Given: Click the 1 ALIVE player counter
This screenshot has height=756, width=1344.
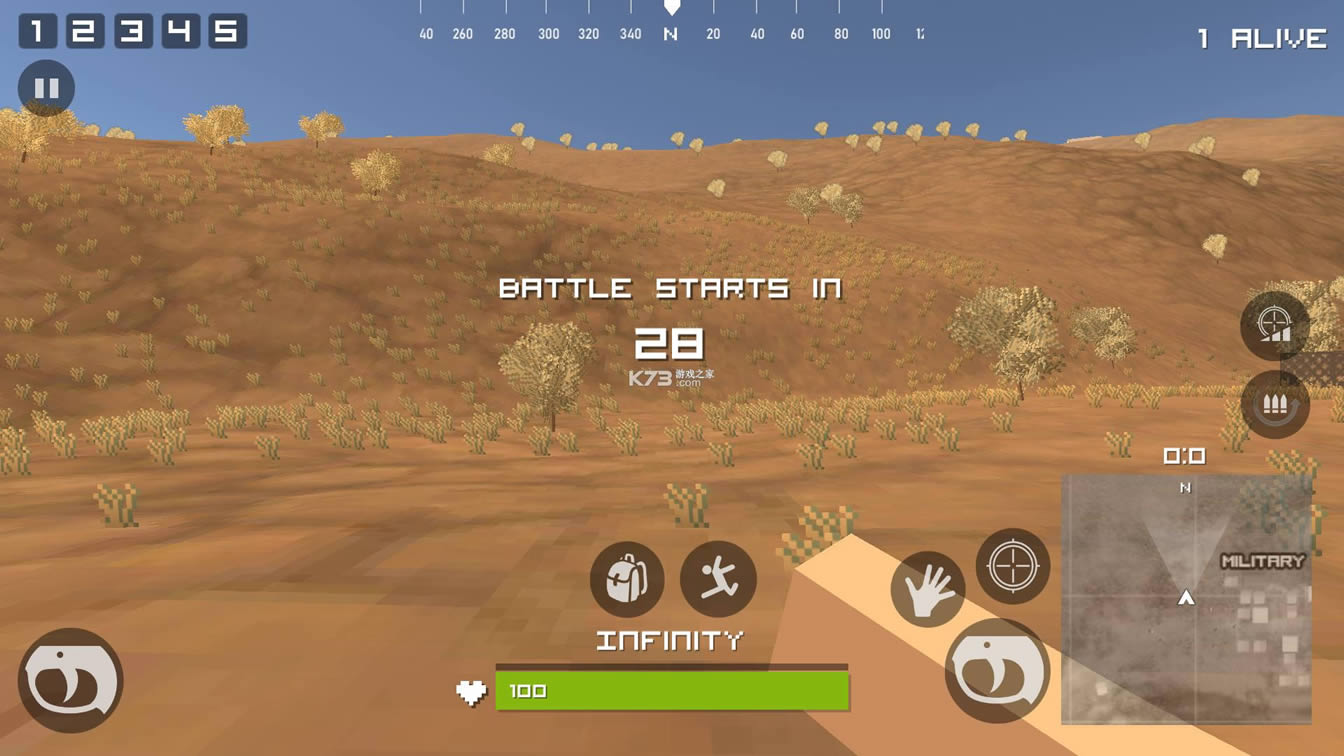Looking at the screenshot, I should [x=1259, y=37].
